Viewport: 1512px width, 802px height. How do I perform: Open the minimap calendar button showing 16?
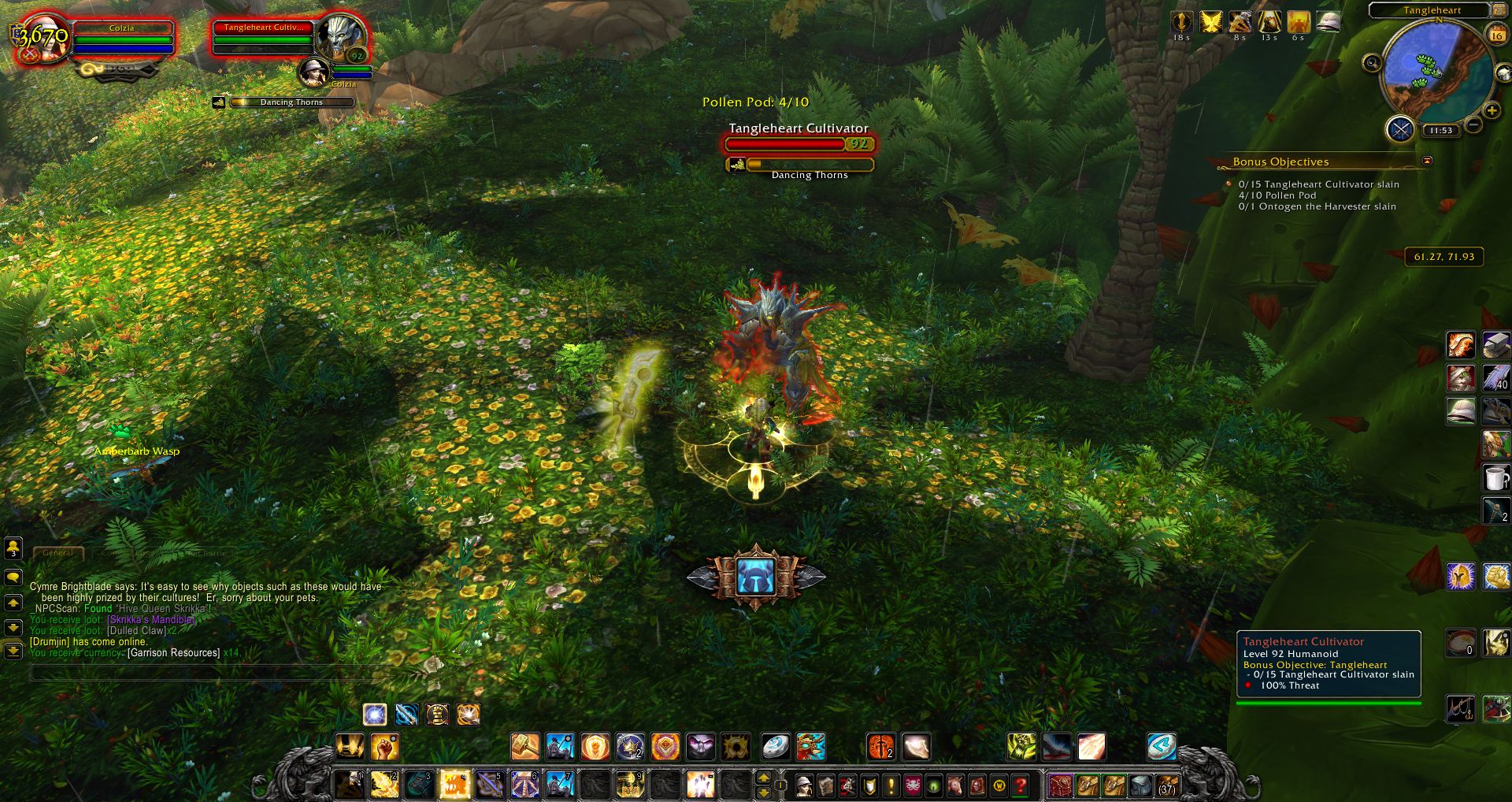[1495, 35]
